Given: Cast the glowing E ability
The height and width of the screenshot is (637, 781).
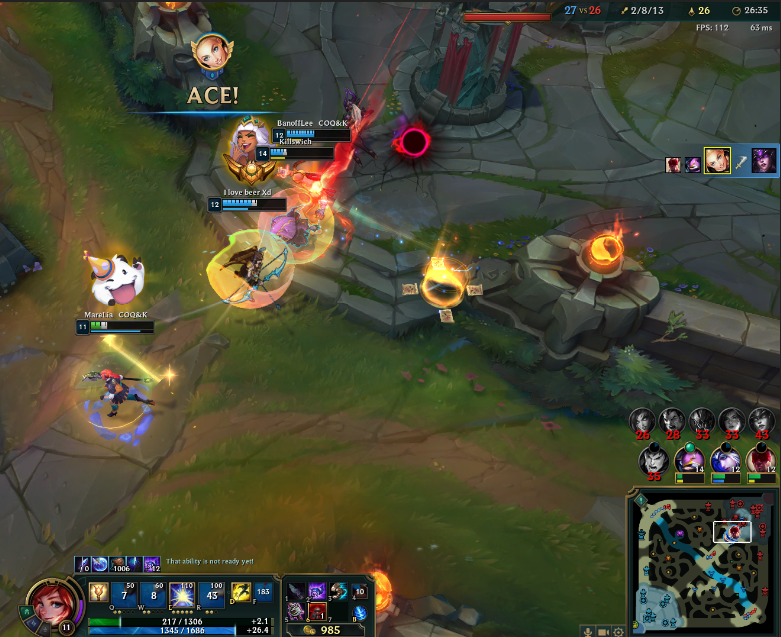Looking at the screenshot, I should click(x=185, y=593).
